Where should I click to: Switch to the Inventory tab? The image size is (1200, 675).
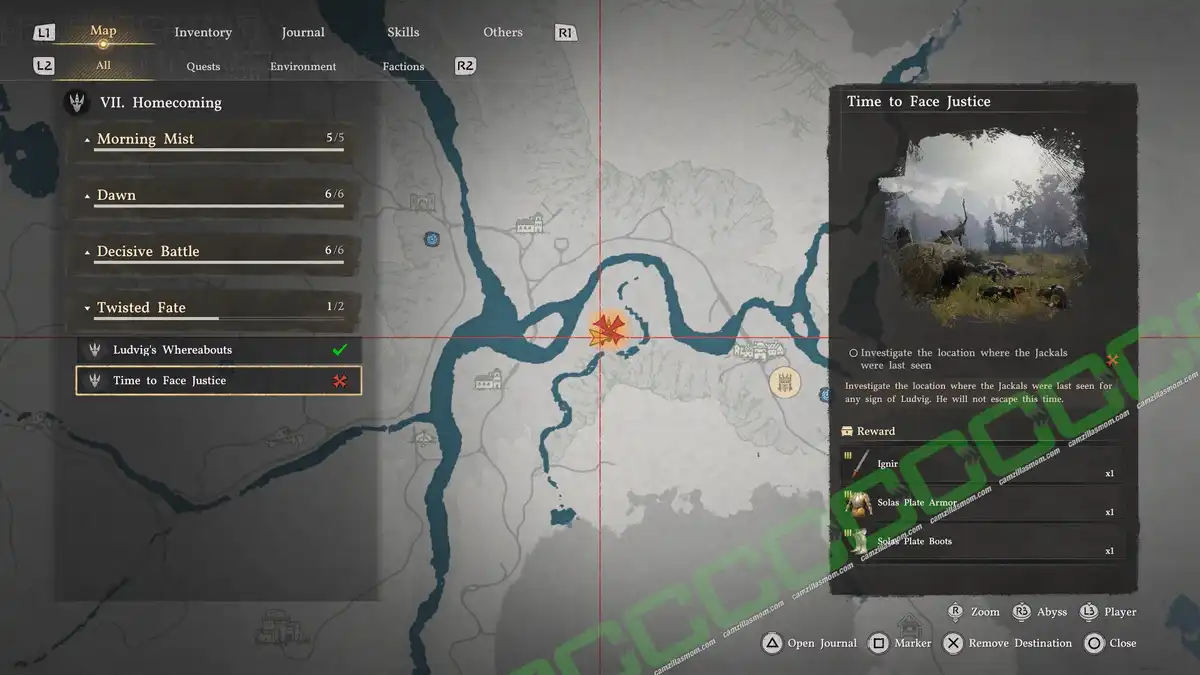pos(203,32)
